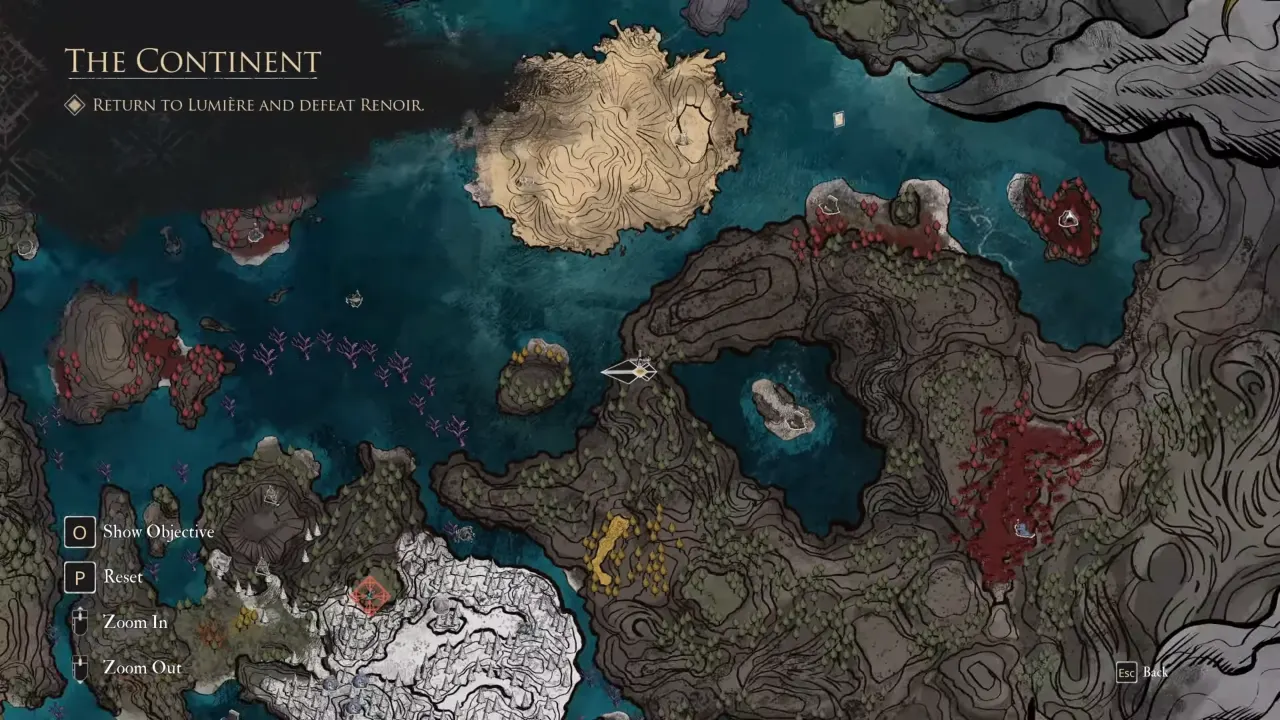This screenshot has height=720, width=1280.
Task: Click Back to close the map
Action: tap(1155, 672)
